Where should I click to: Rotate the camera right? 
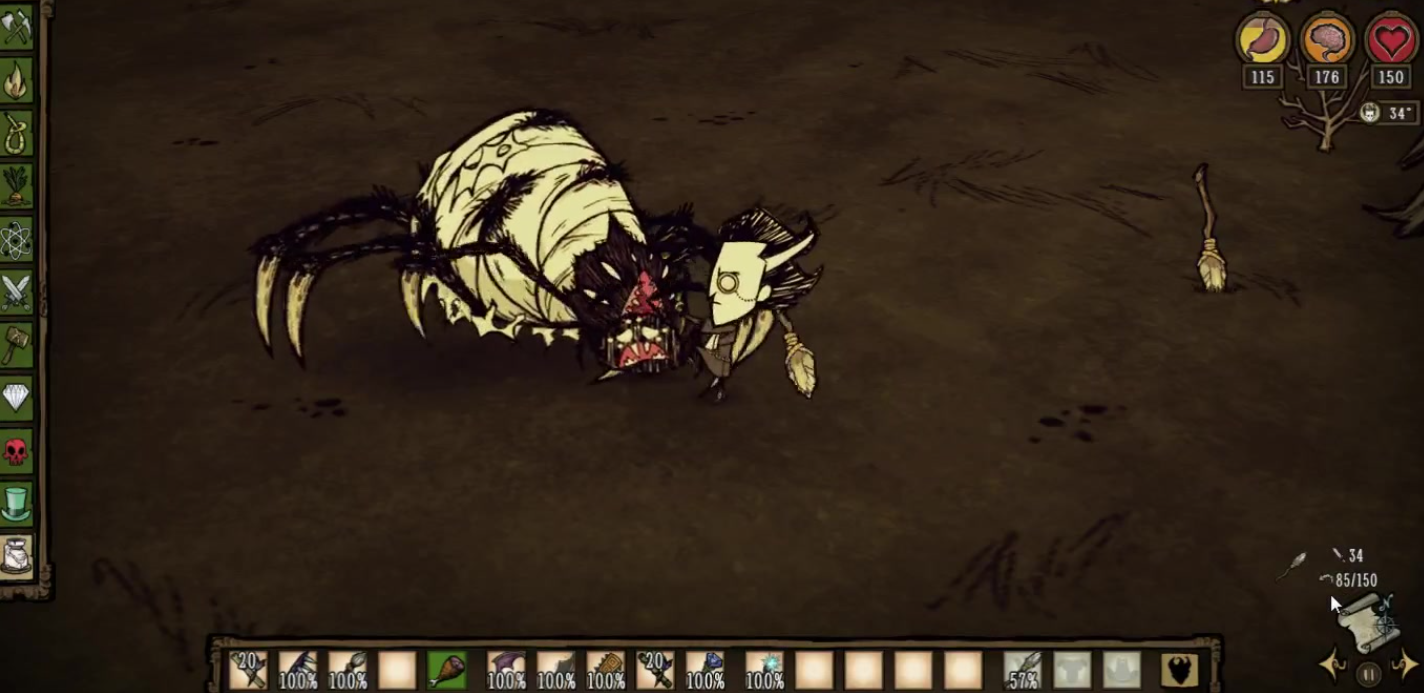tap(1404, 664)
